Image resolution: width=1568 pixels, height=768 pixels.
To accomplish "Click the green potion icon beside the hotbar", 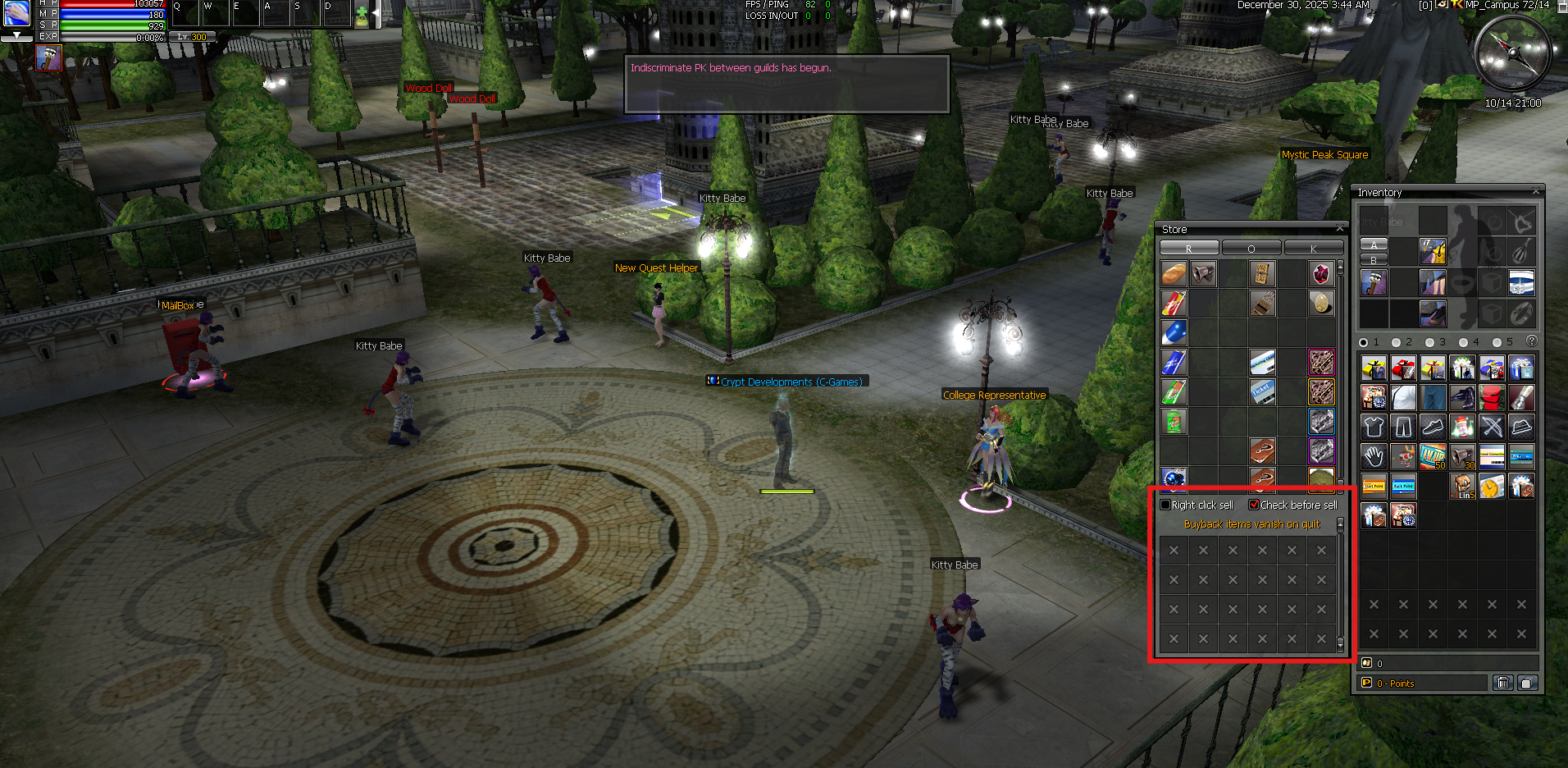I will pos(362,16).
